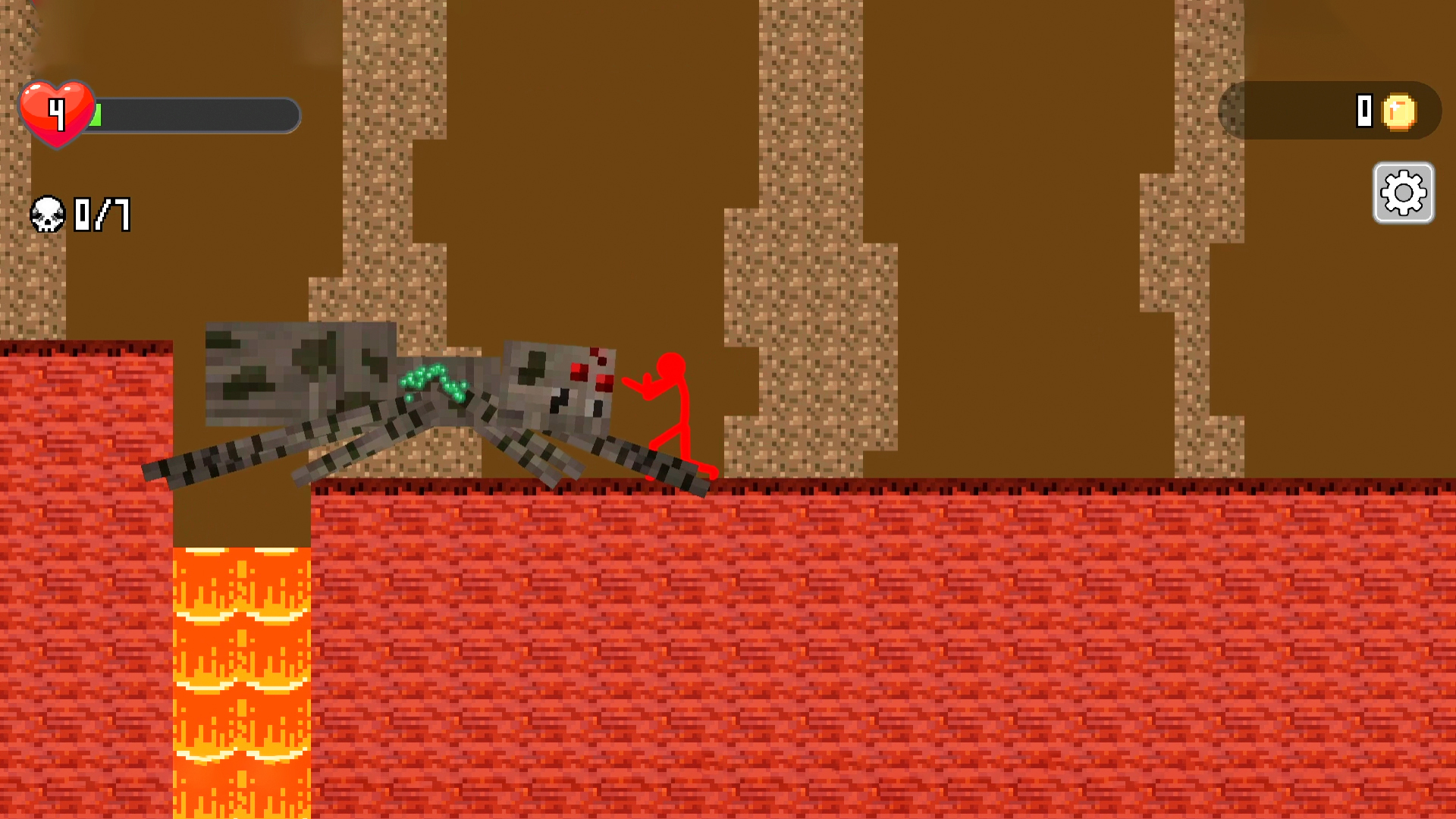Tap the coin count number zero
The width and height of the screenshot is (1456, 819).
click(x=1364, y=111)
